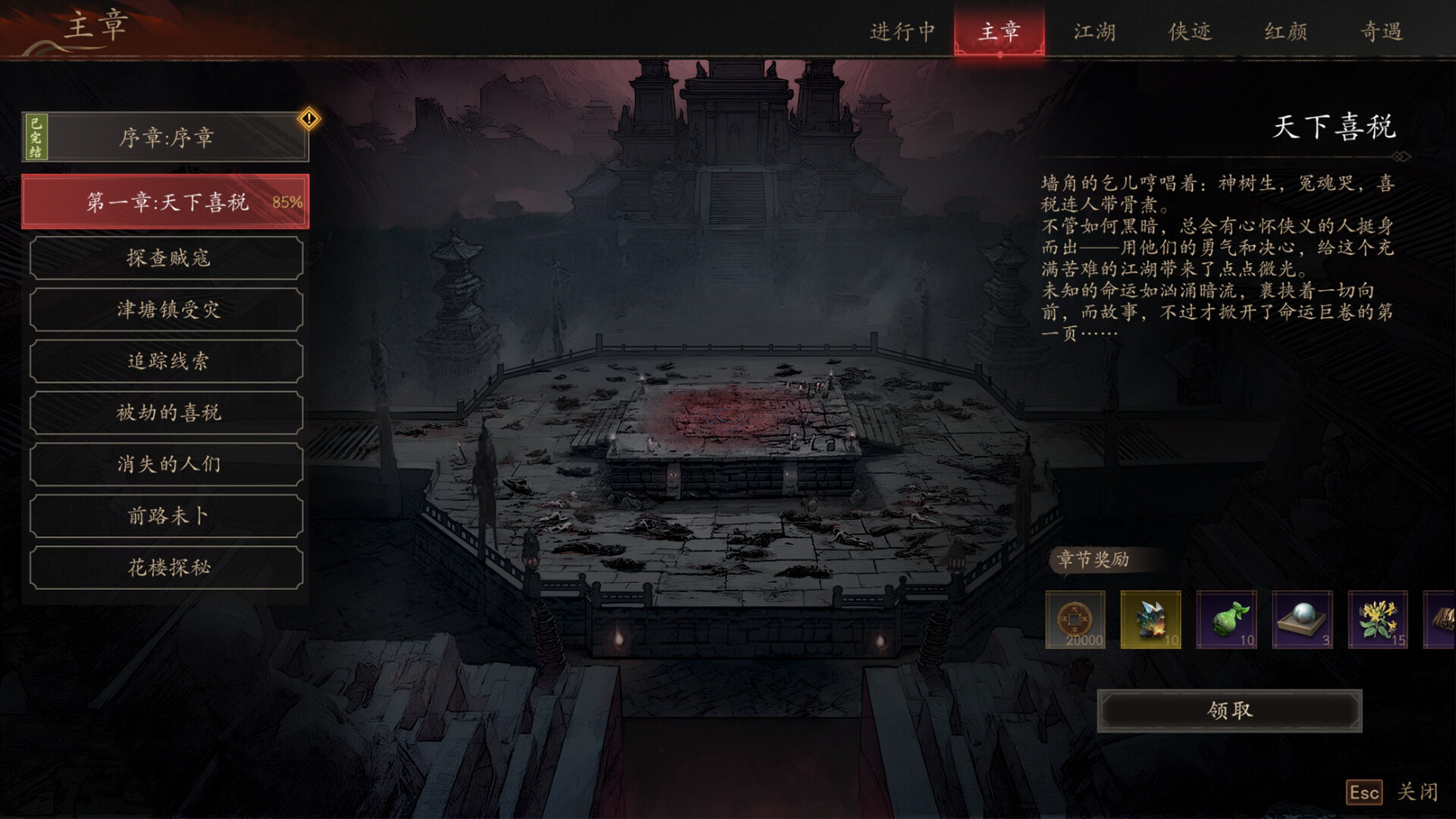Inspect the 20000 copper coin reward
The image size is (1456, 819).
[x=1075, y=620]
